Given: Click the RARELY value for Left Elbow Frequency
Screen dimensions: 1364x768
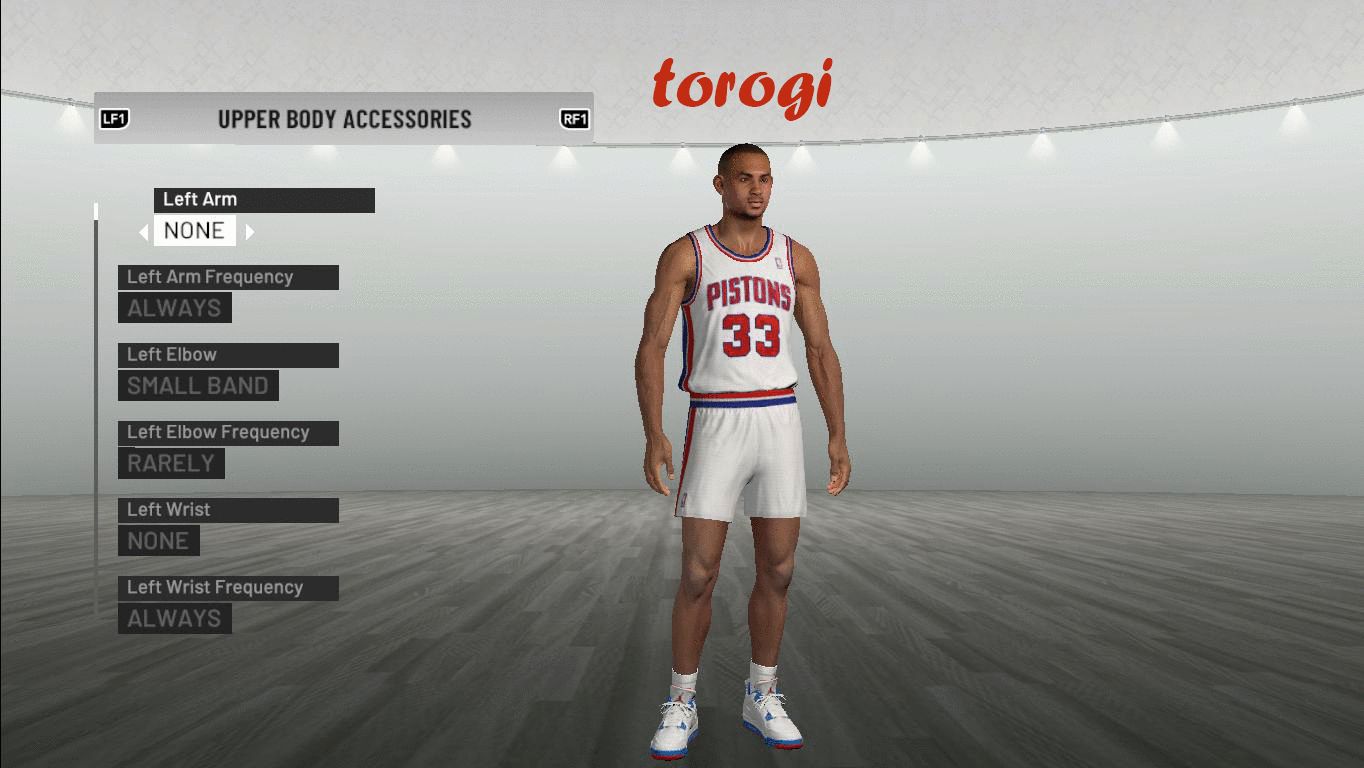Looking at the screenshot, I should coord(171,464).
